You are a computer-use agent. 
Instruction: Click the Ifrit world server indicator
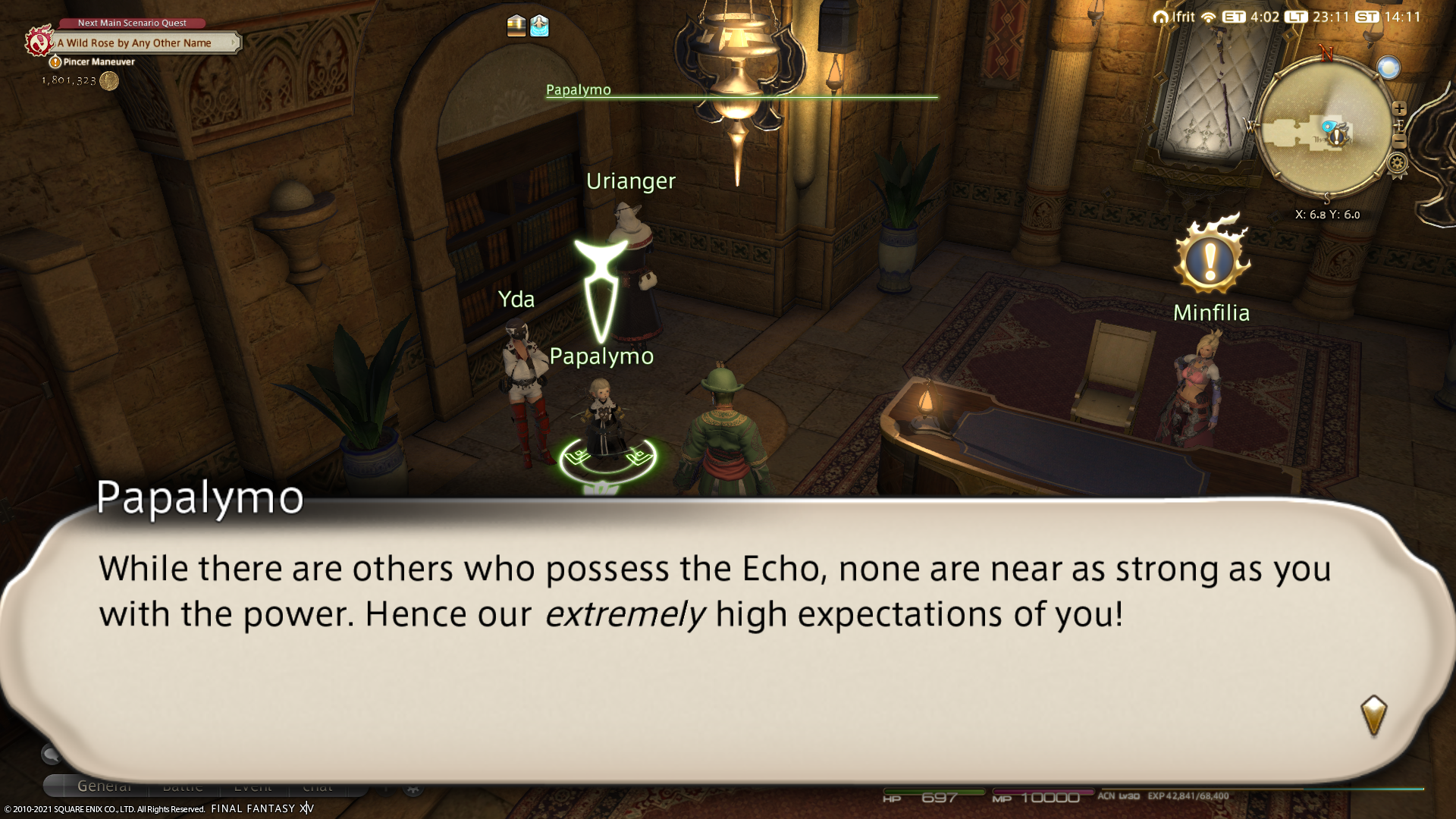(x=1174, y=17)
